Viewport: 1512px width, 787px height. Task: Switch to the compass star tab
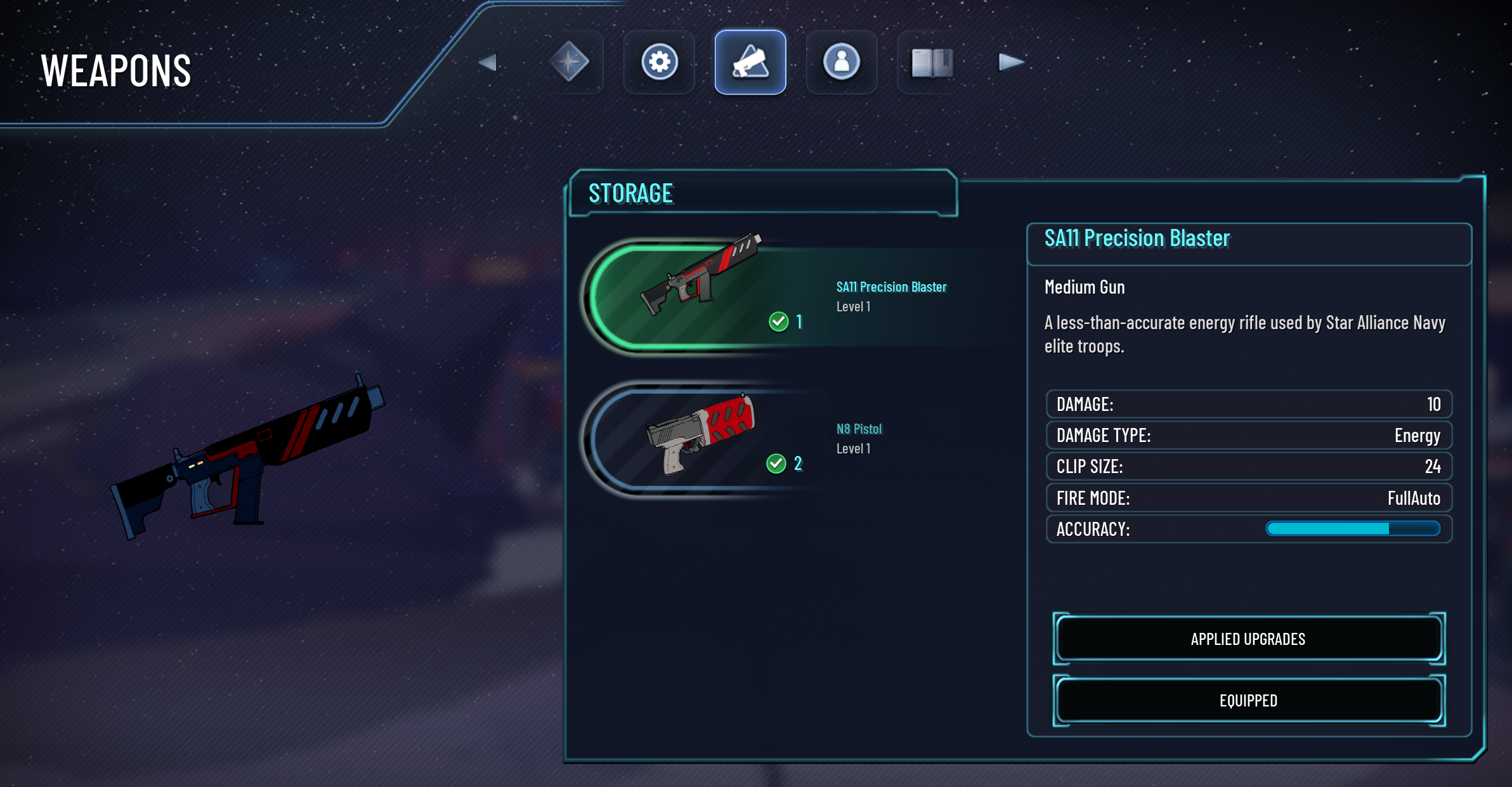coord(569,62)
